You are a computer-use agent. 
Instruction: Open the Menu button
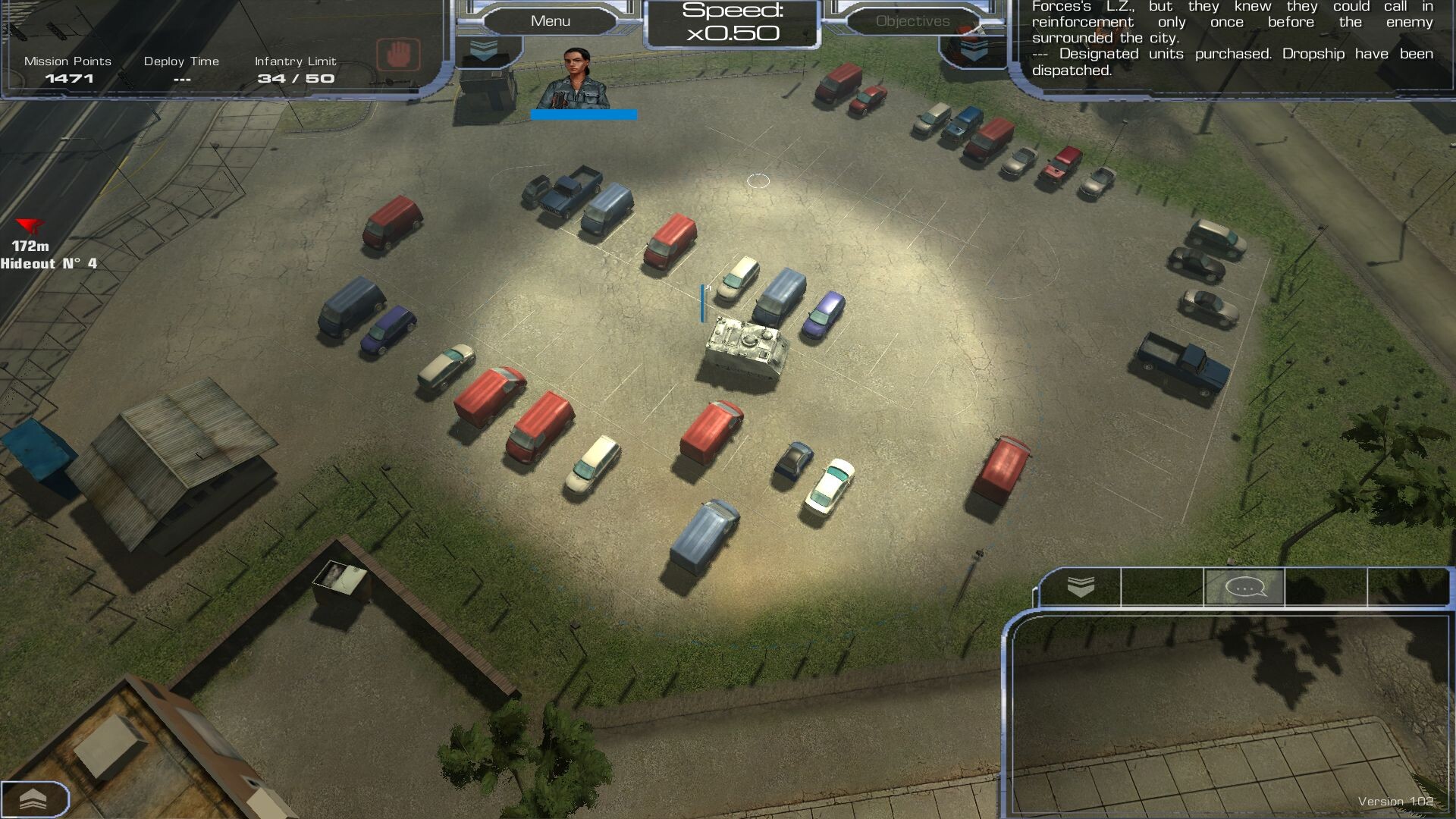pos(551,21)
